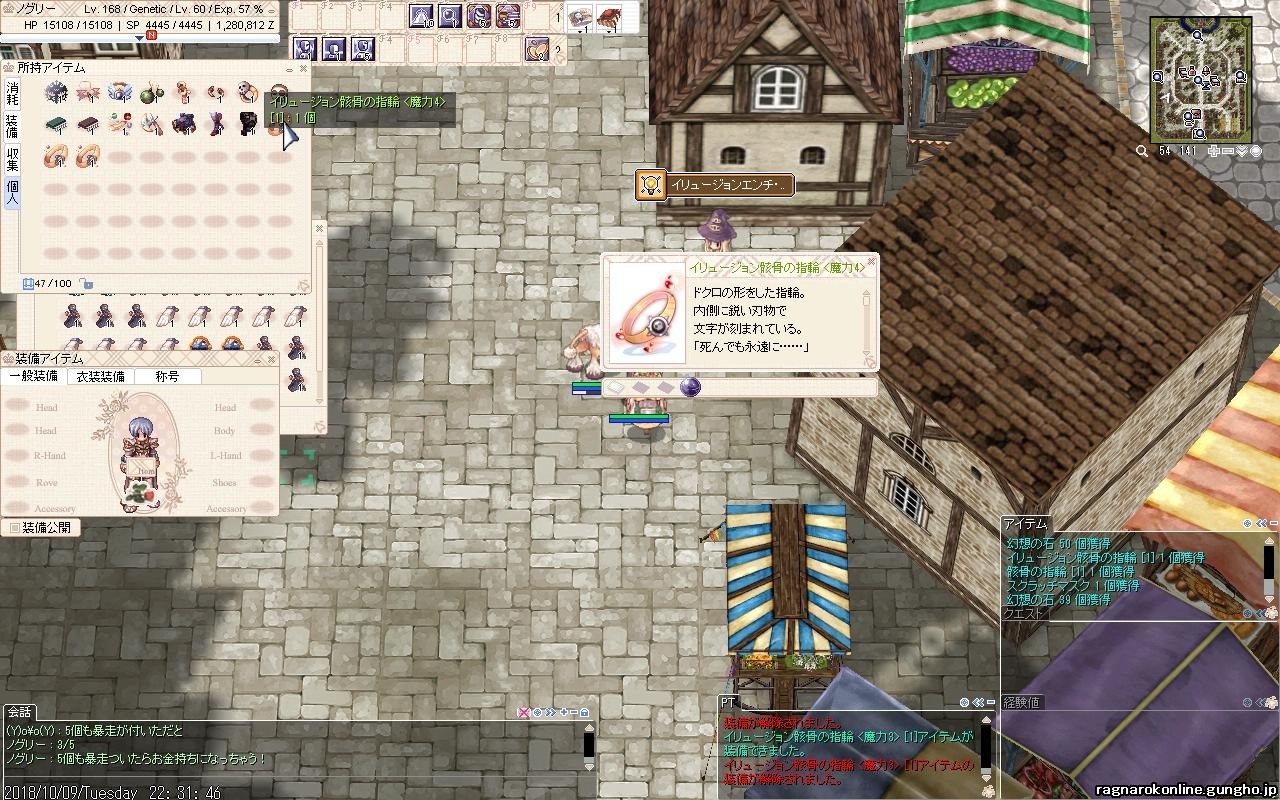Switch to the 装備 inventory tab
Viewport: 1280px width, 800px height.
tap(12, 126)
